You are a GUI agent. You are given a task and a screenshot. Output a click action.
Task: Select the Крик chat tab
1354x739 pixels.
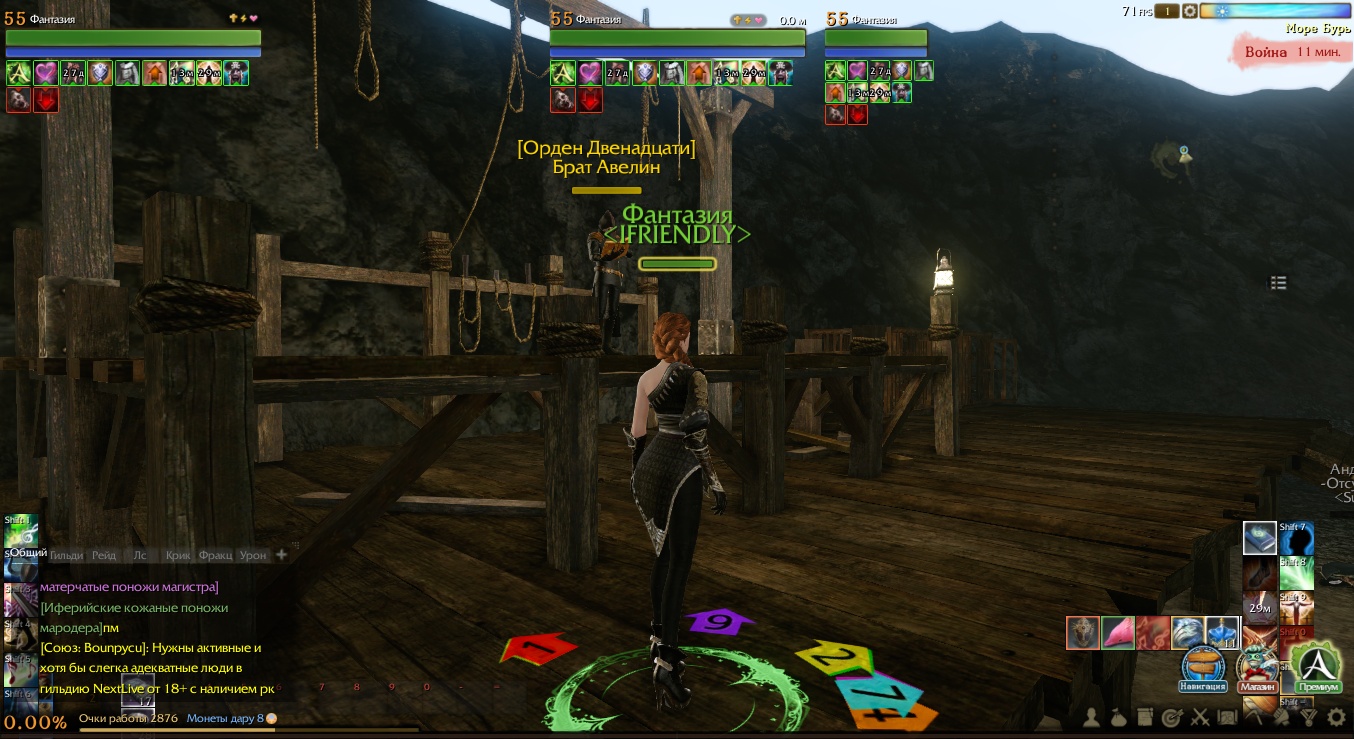point(178,555)
